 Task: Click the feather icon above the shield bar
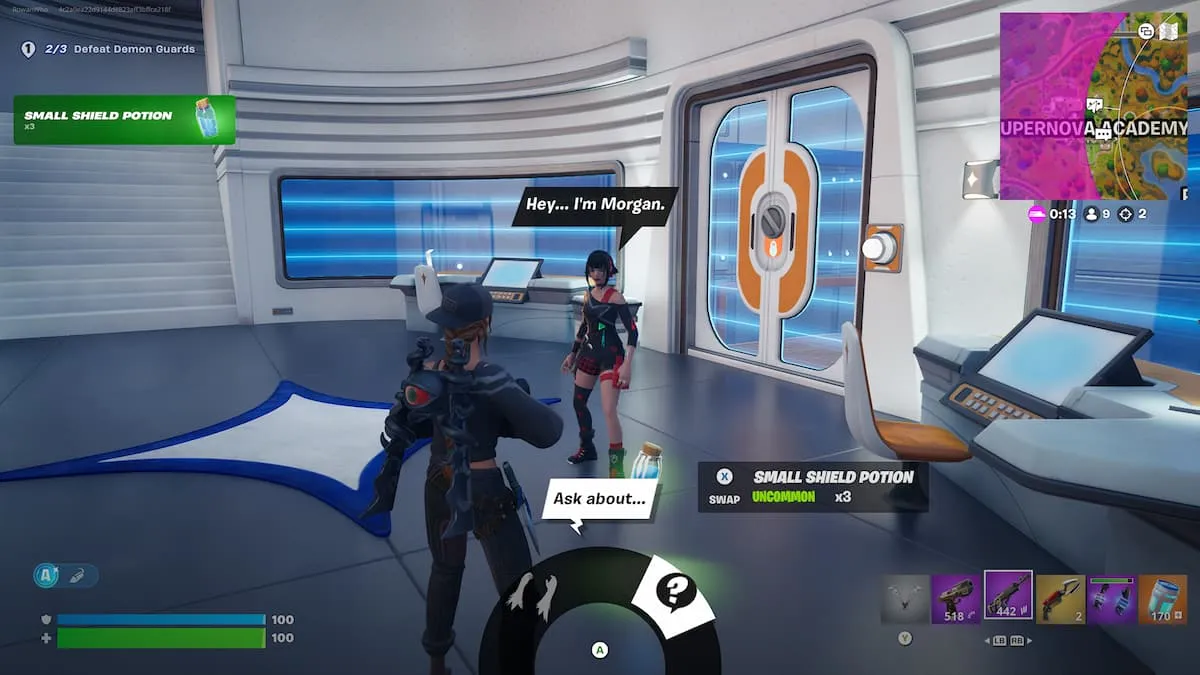click(78, 575)
